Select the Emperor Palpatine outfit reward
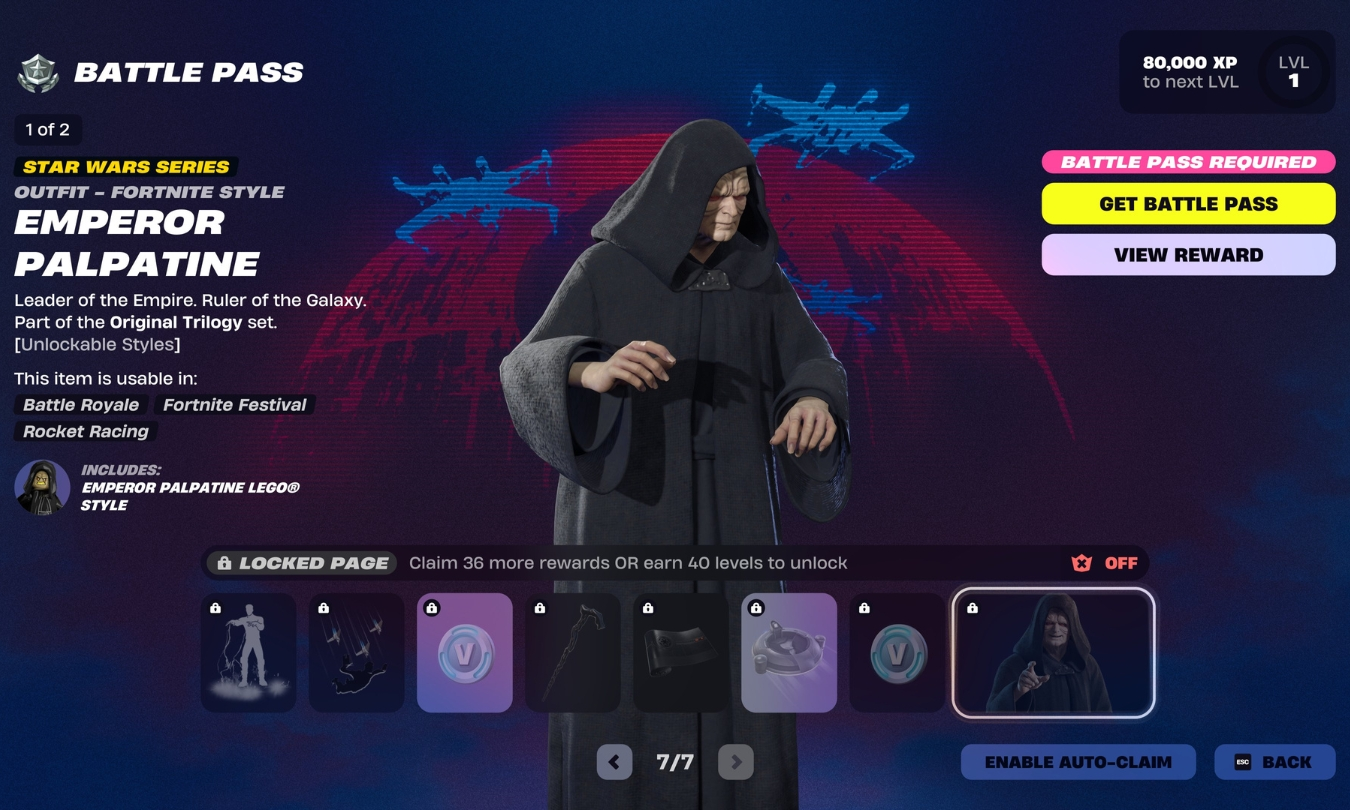The height and width of the screenshot is (810, 1350). tap(1053, 652)
